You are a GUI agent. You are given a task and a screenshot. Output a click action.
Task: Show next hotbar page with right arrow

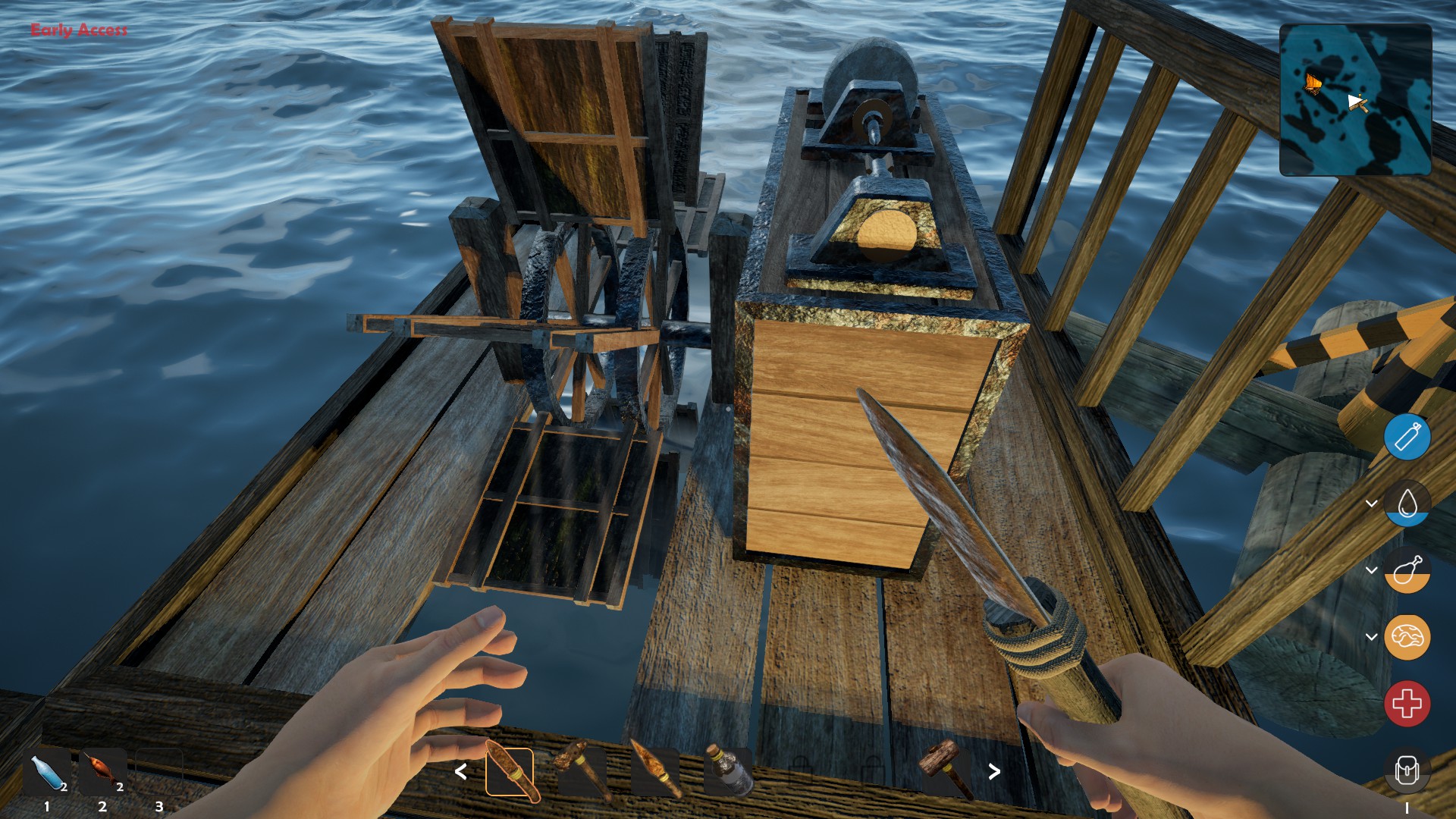pyautogui.click(x=994, y=772)
